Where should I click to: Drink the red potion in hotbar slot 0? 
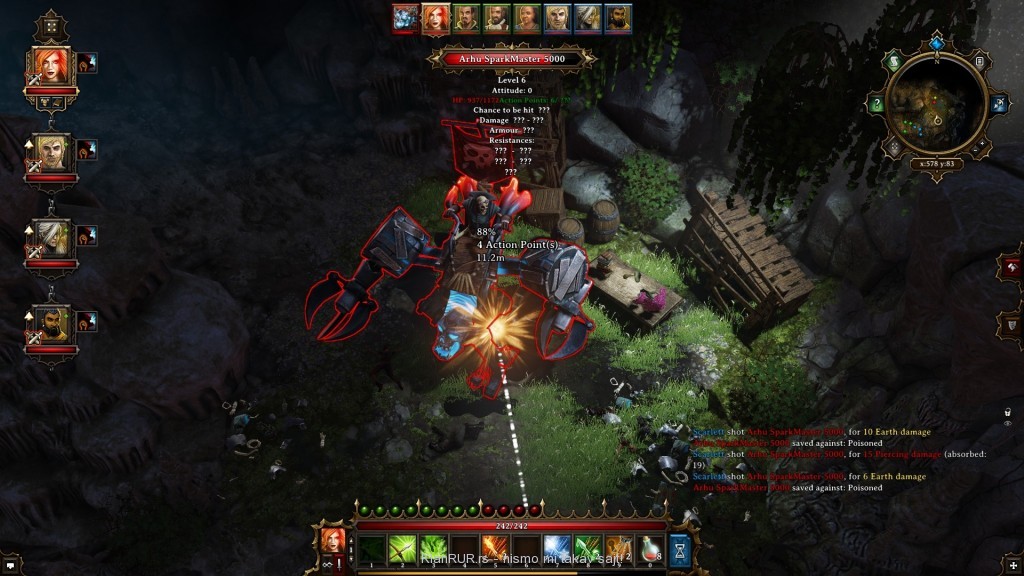pyautogui.click(x=650, y=548)
